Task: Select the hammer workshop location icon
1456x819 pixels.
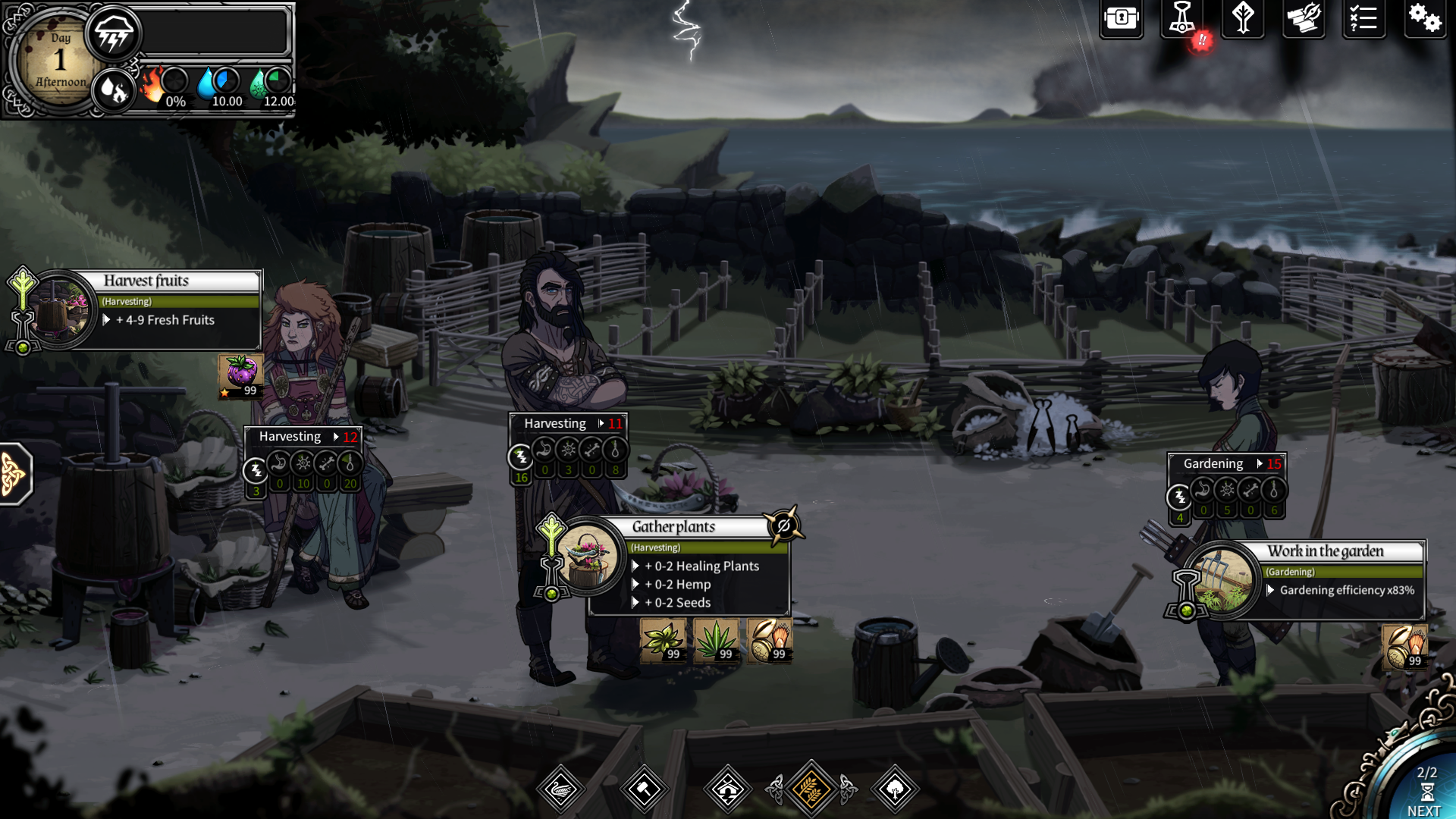Action: click(645, 788)
